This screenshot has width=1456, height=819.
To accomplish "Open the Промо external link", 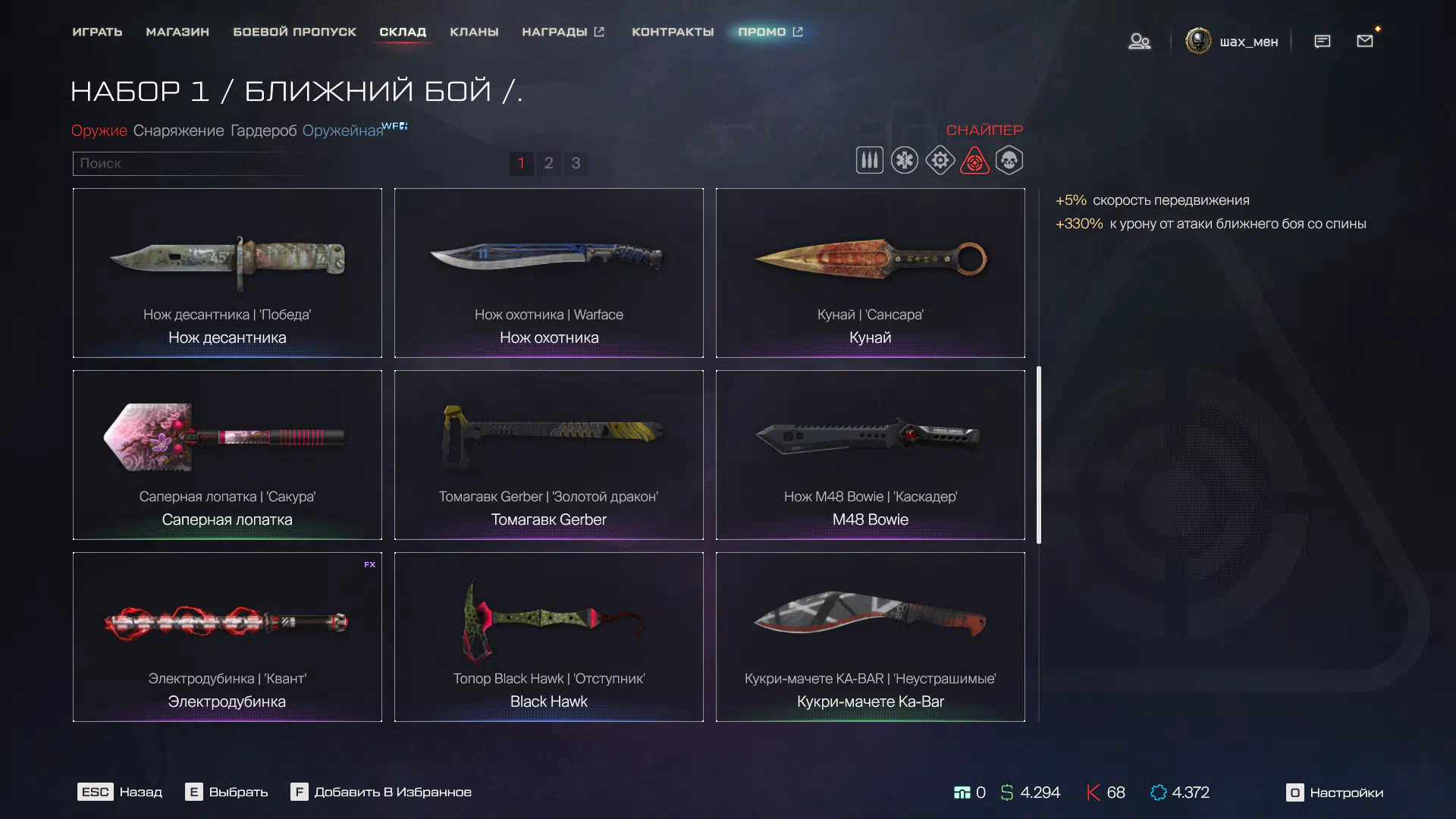I will point(770,32).
